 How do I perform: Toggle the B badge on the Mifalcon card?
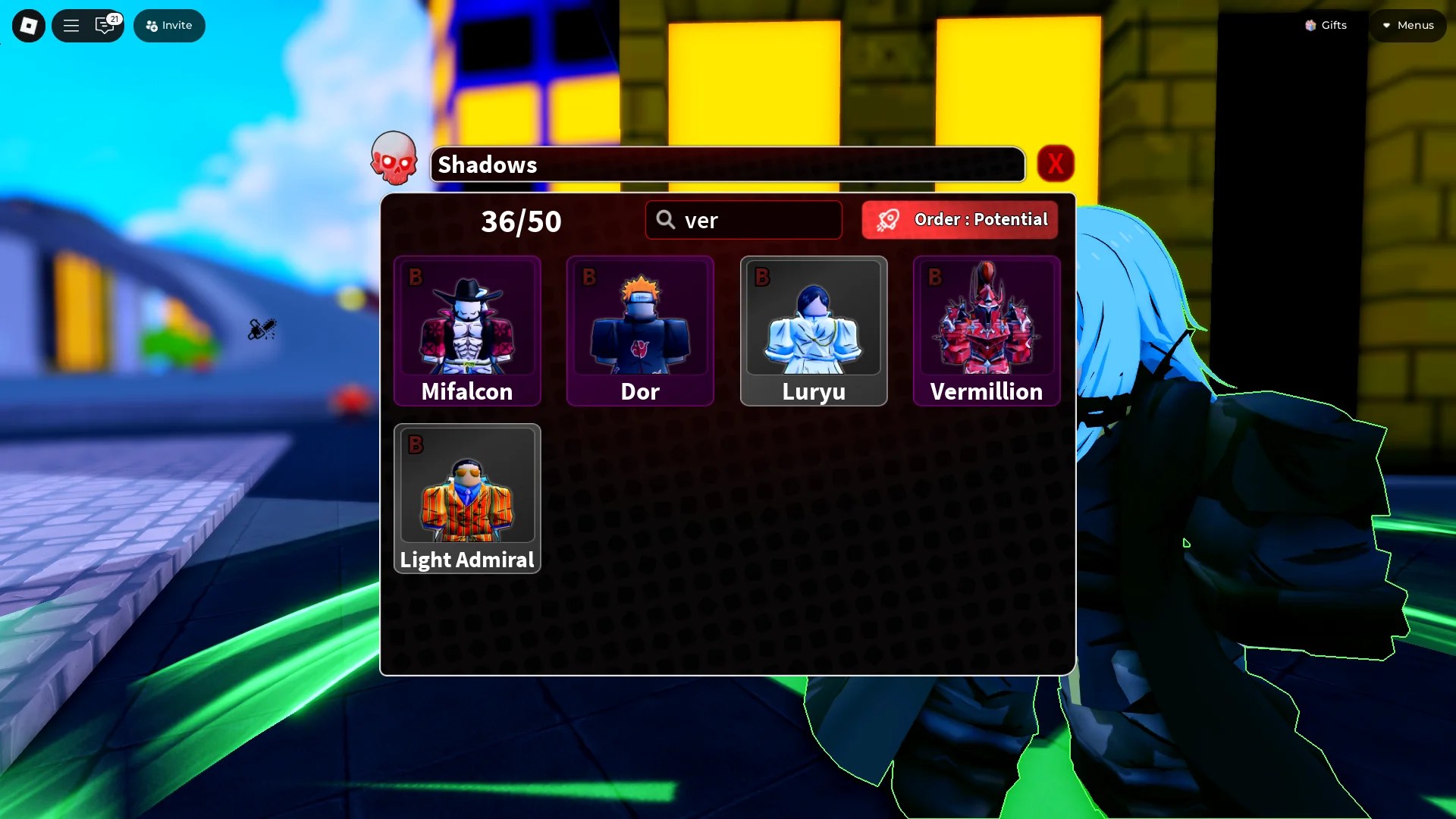tap(416, 276)
